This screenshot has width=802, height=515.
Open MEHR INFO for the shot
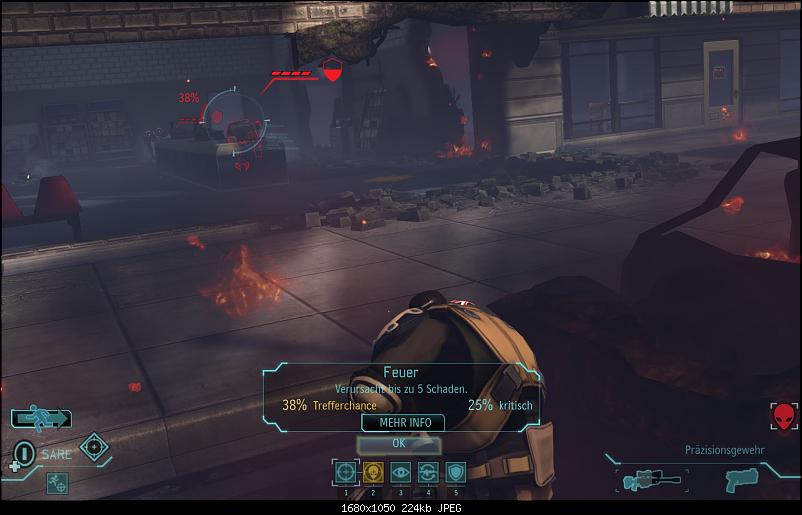point(404,423)
